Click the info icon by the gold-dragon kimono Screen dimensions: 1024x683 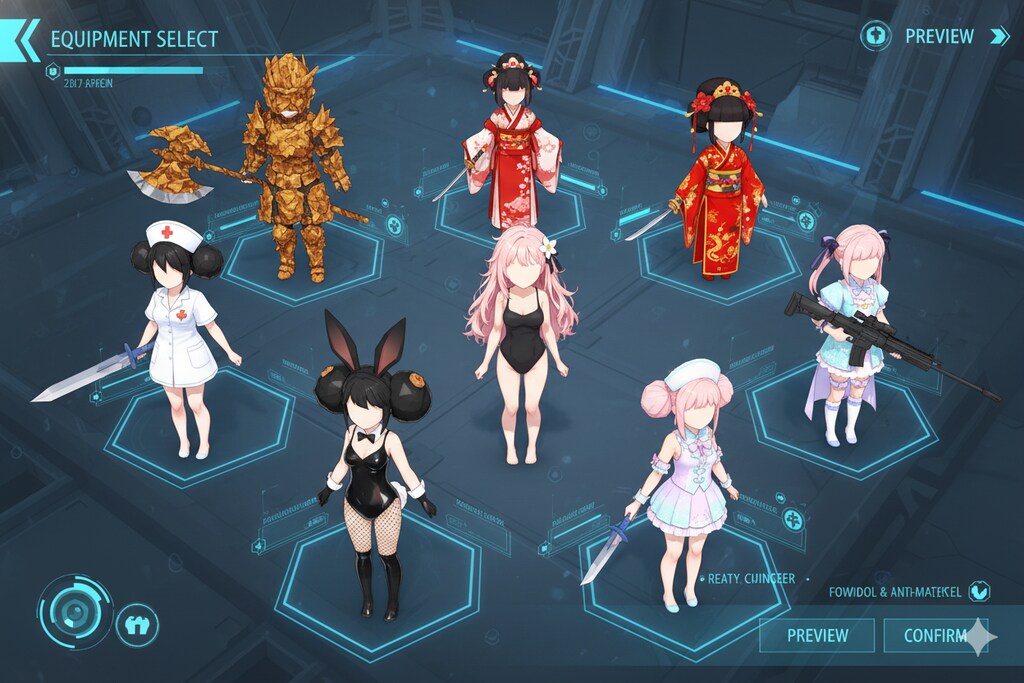click(806, 221)
